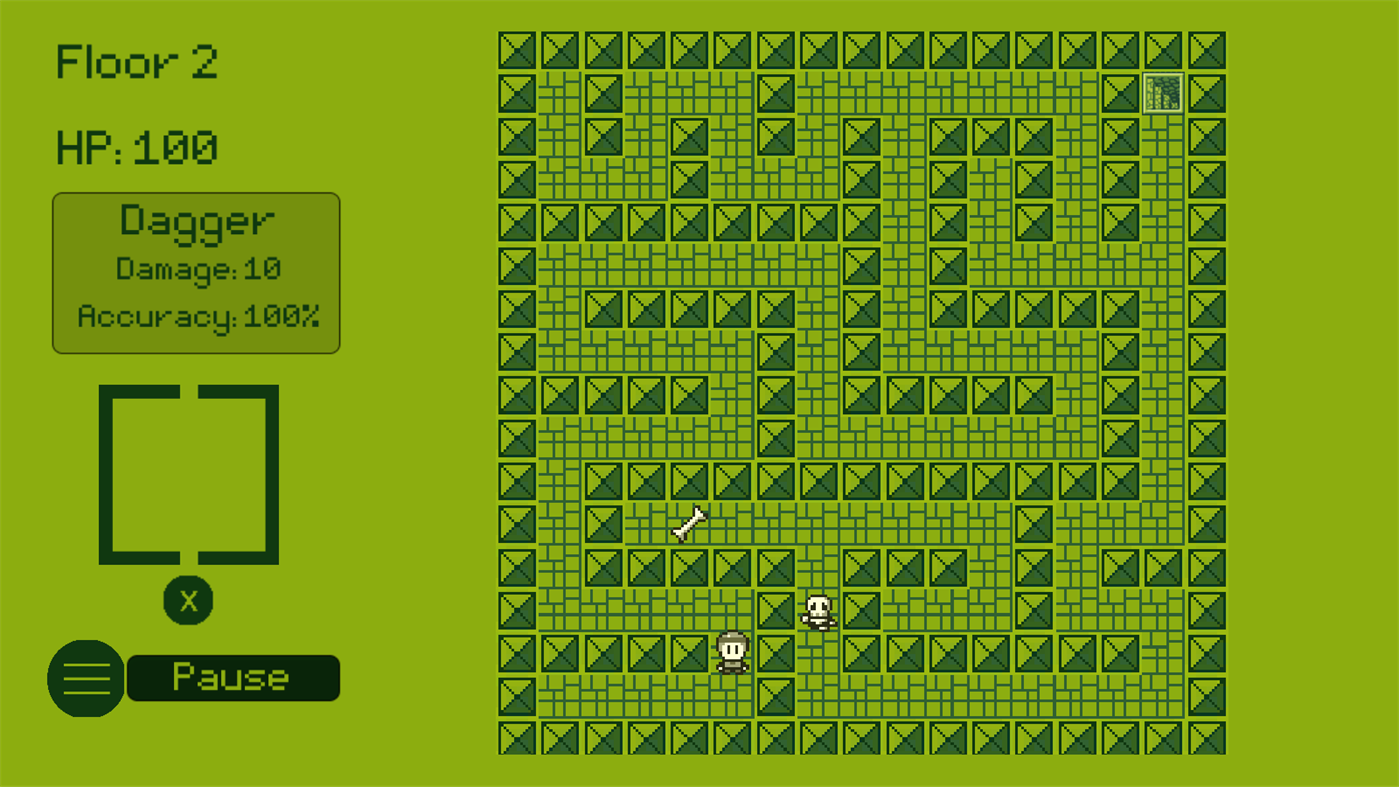Click the X drop-item icon below the inventory slot
Screen dimensions: 1399x787
pyautogui.click(x=188, y=600)
